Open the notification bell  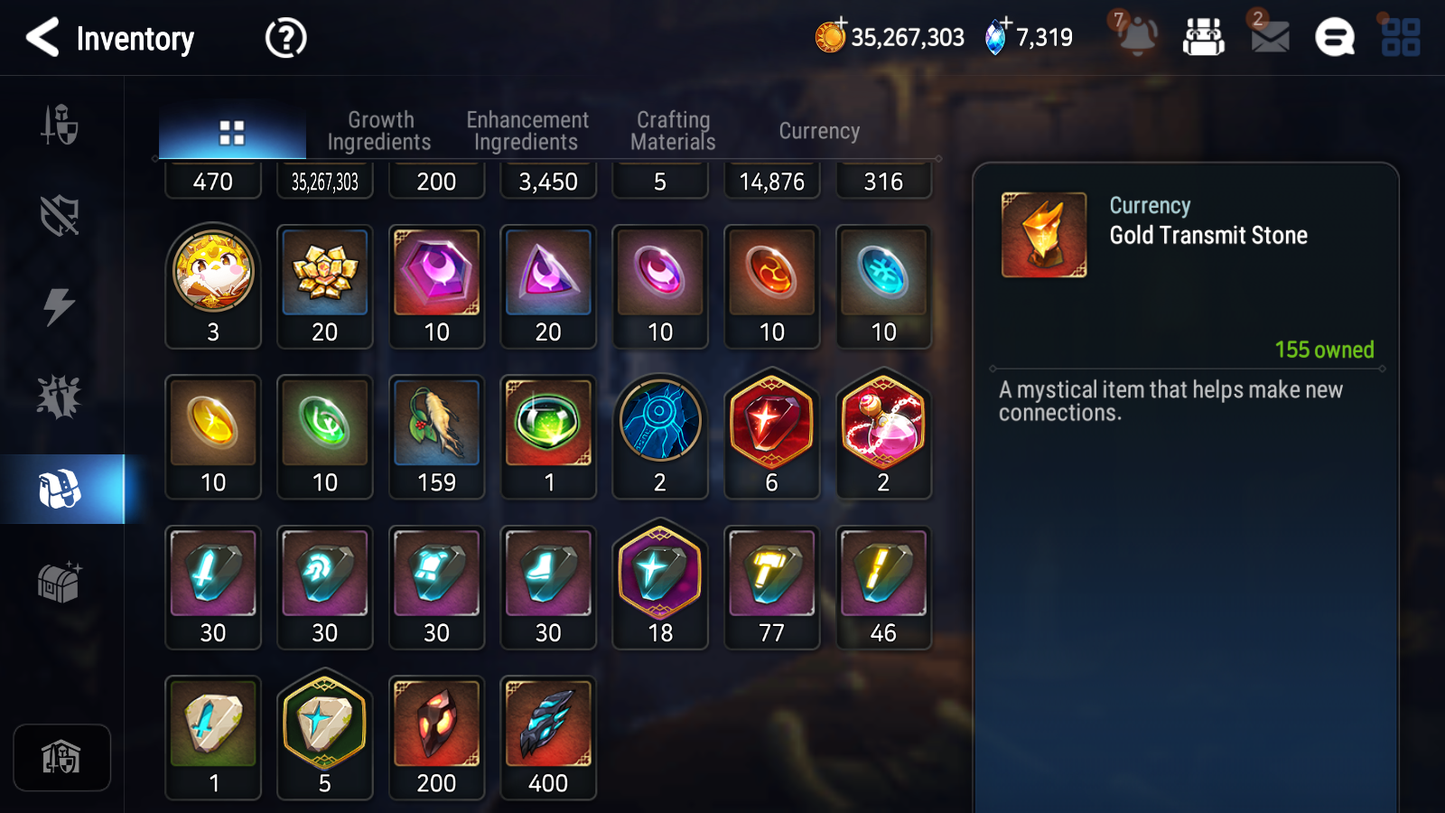click(1138, 38)
